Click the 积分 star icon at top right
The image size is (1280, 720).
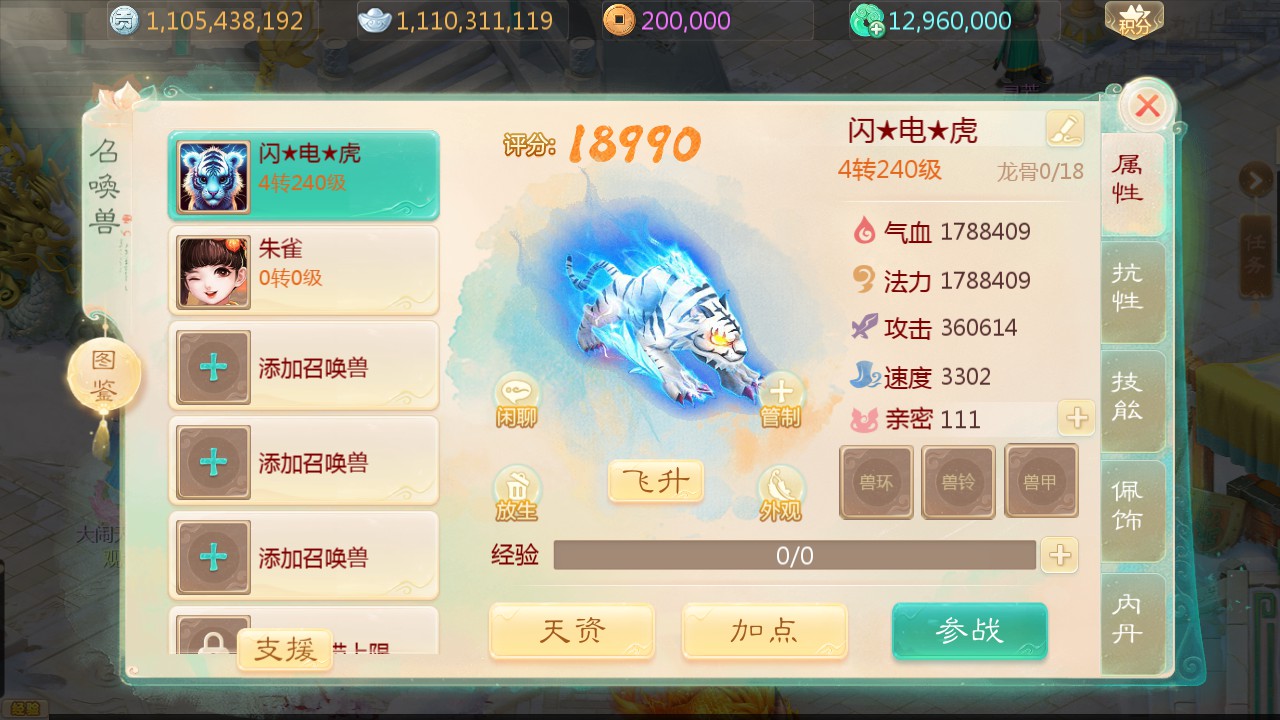pos(1135,18)
